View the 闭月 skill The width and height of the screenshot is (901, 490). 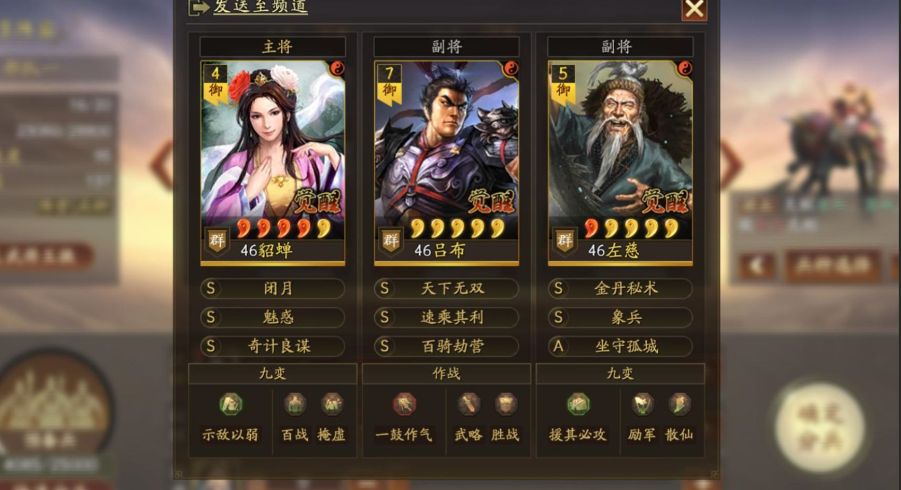[x=273, y=288]
